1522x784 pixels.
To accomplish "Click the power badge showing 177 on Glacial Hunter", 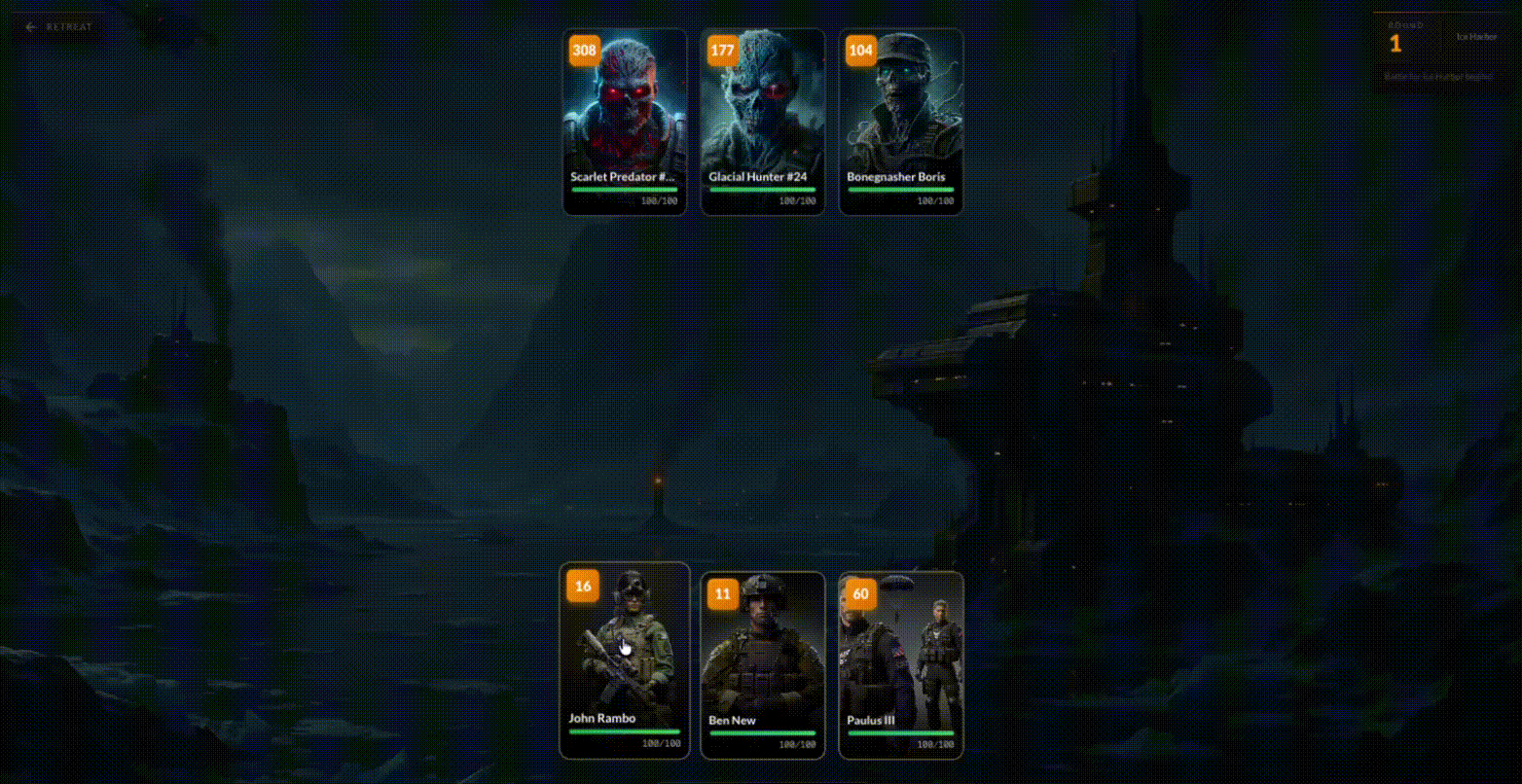I will pyautogui.click(x=721, y=49).
